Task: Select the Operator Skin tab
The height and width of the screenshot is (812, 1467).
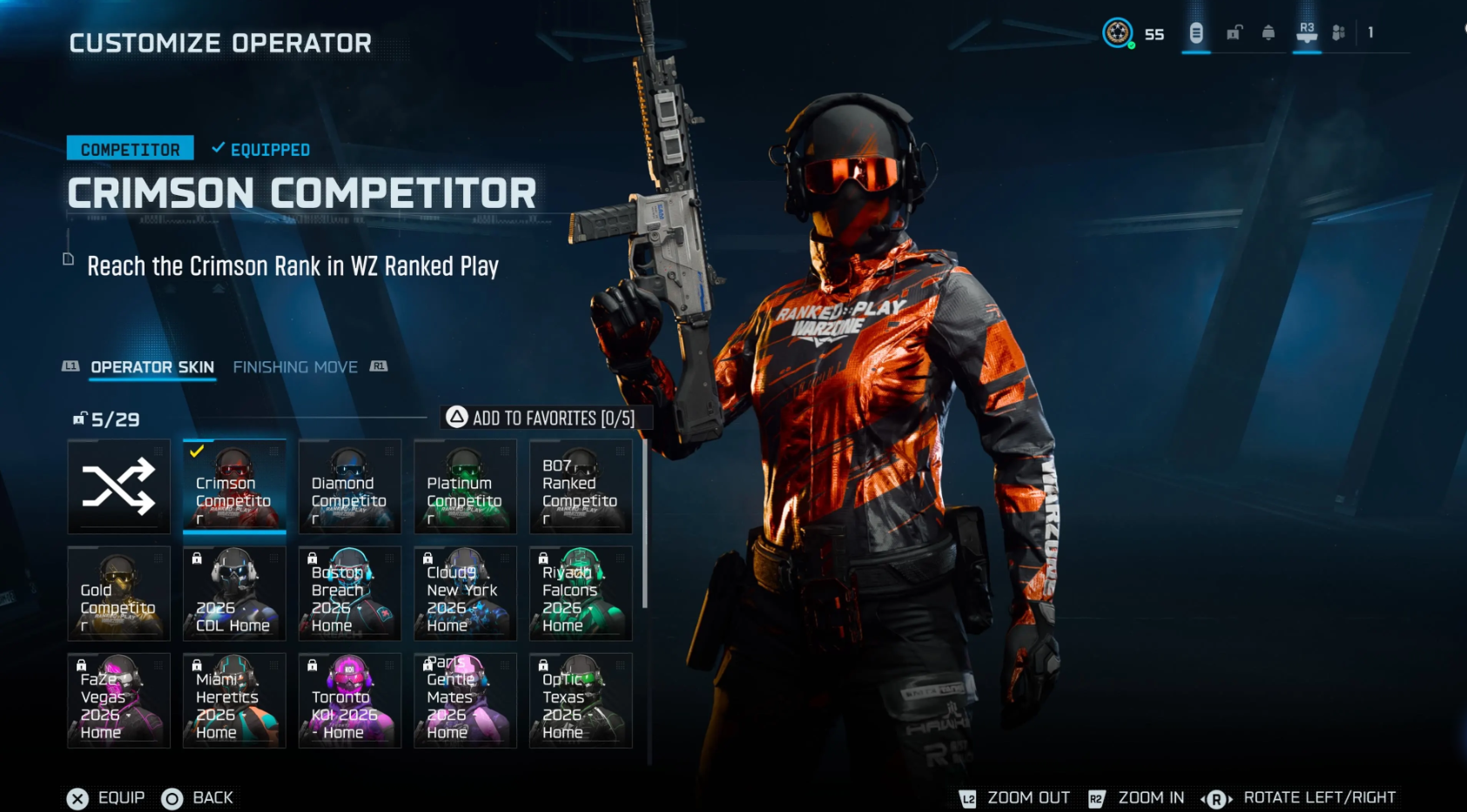Action: coord(152,366)
